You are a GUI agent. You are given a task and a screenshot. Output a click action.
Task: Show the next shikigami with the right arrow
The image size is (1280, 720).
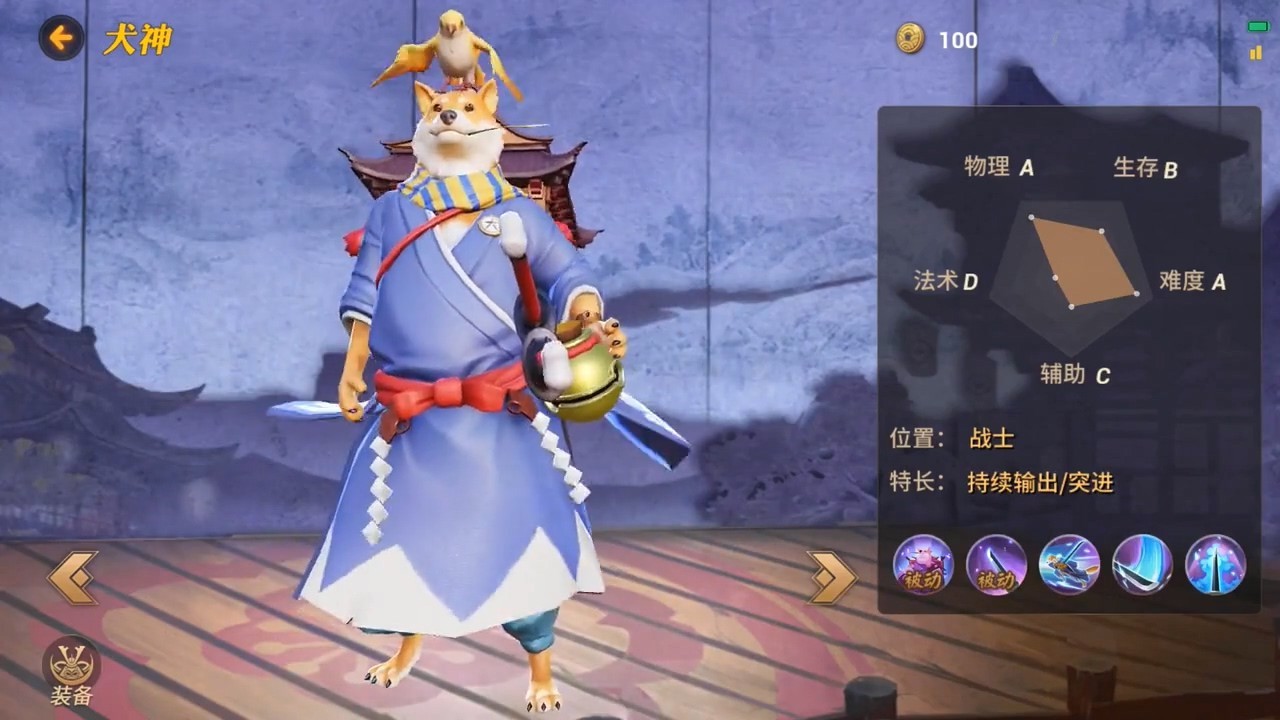[x=832, y=577]
